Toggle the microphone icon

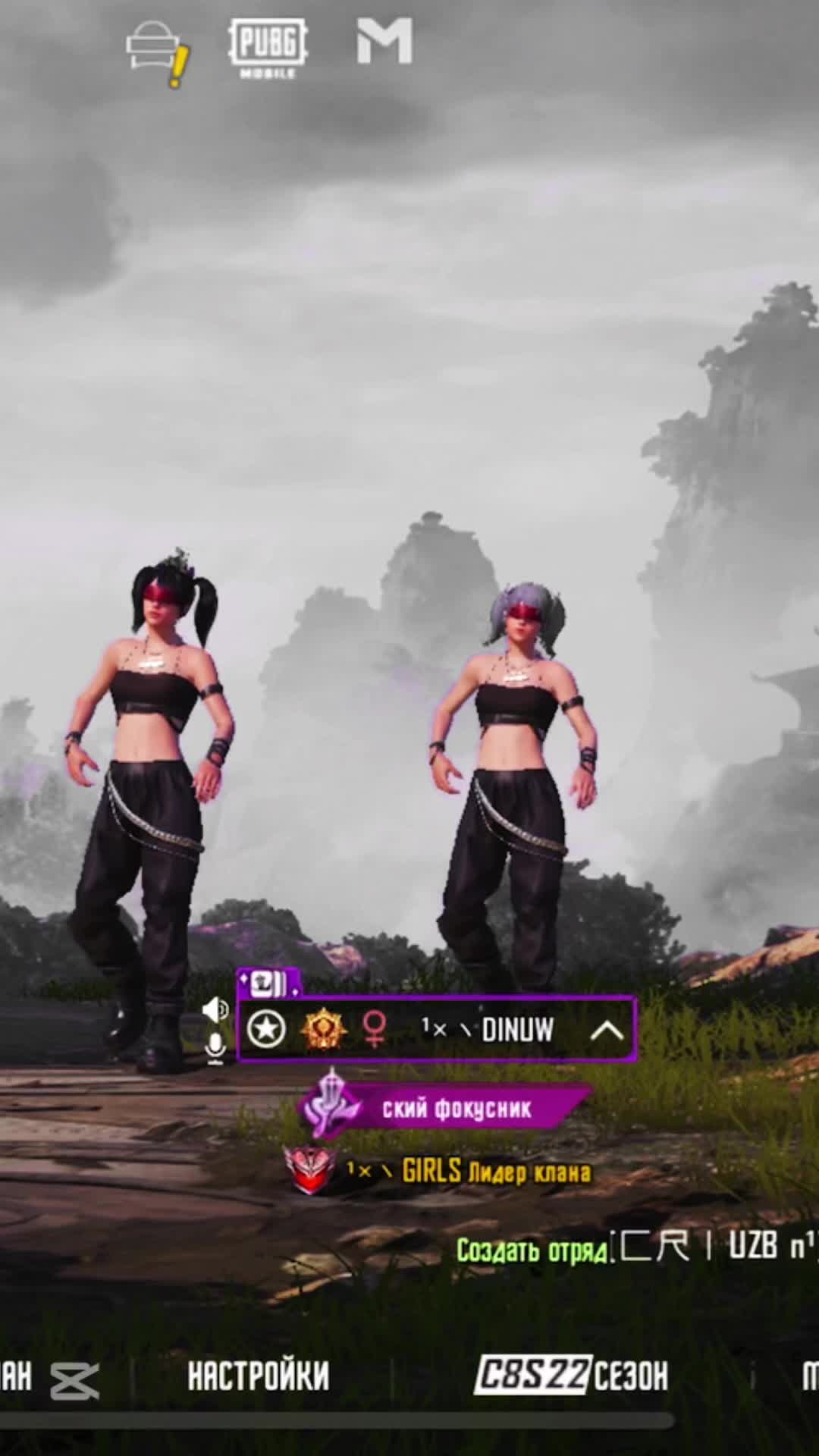tap(216, 1048)
